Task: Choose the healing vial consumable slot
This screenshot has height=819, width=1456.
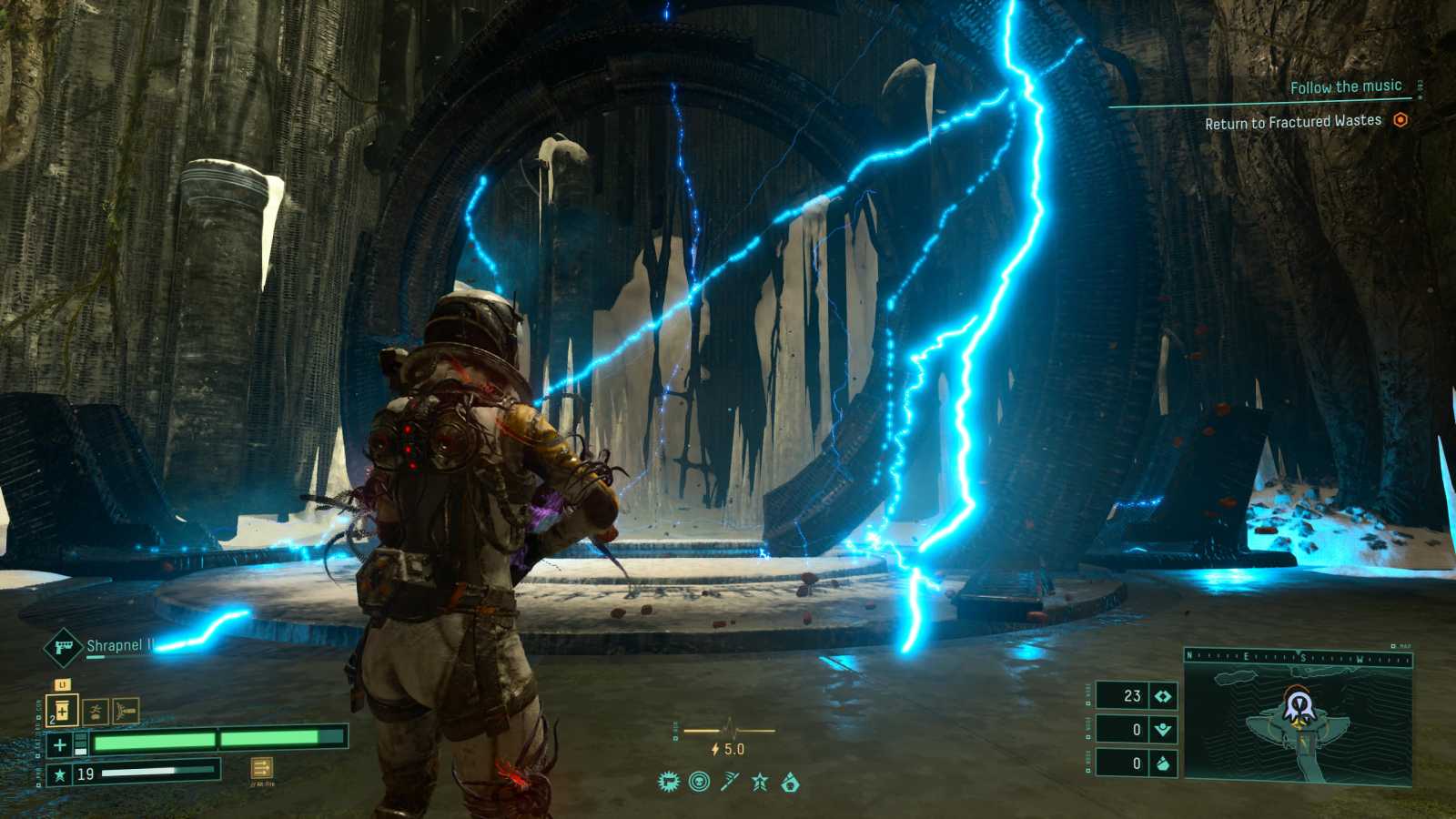Action: (62, 710)
